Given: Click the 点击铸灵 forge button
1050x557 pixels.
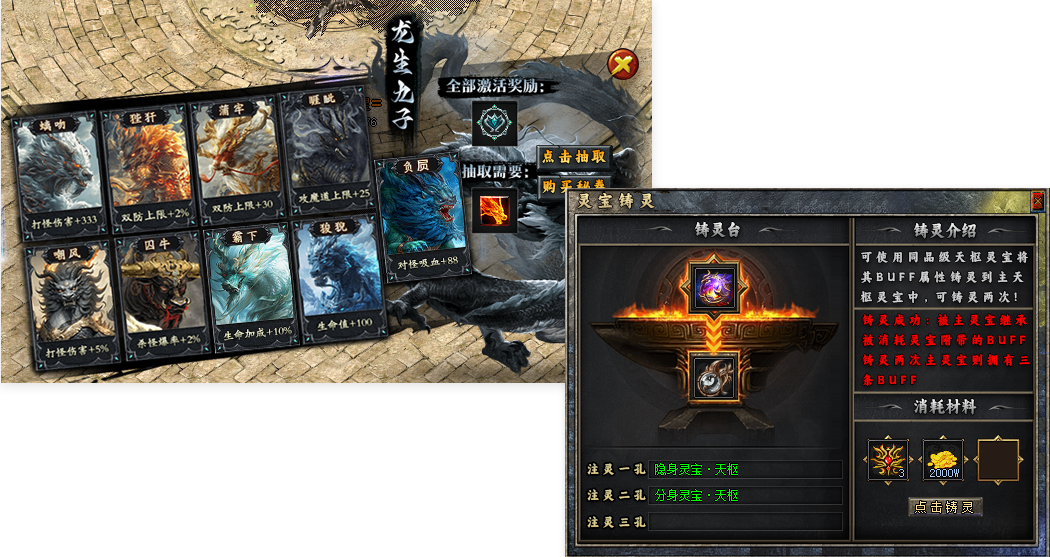Looking at the screenshot, I should click(945, 507).
